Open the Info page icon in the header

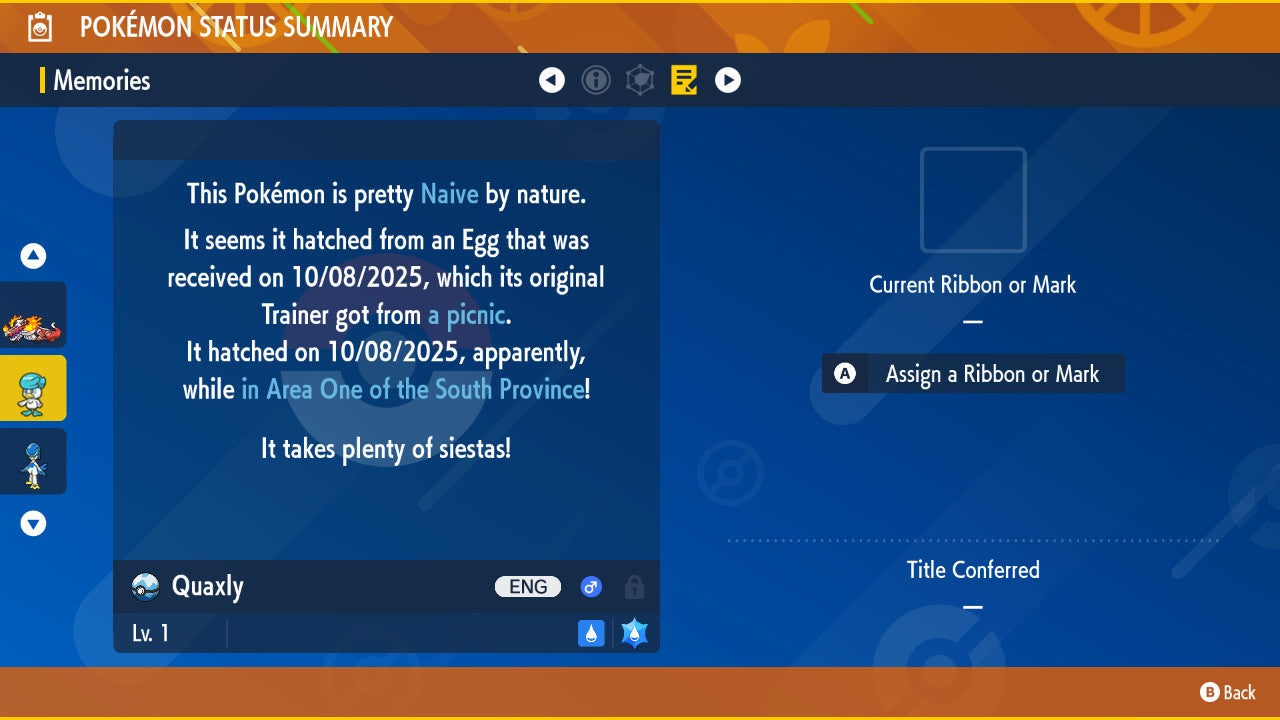(x=597, y=80)
